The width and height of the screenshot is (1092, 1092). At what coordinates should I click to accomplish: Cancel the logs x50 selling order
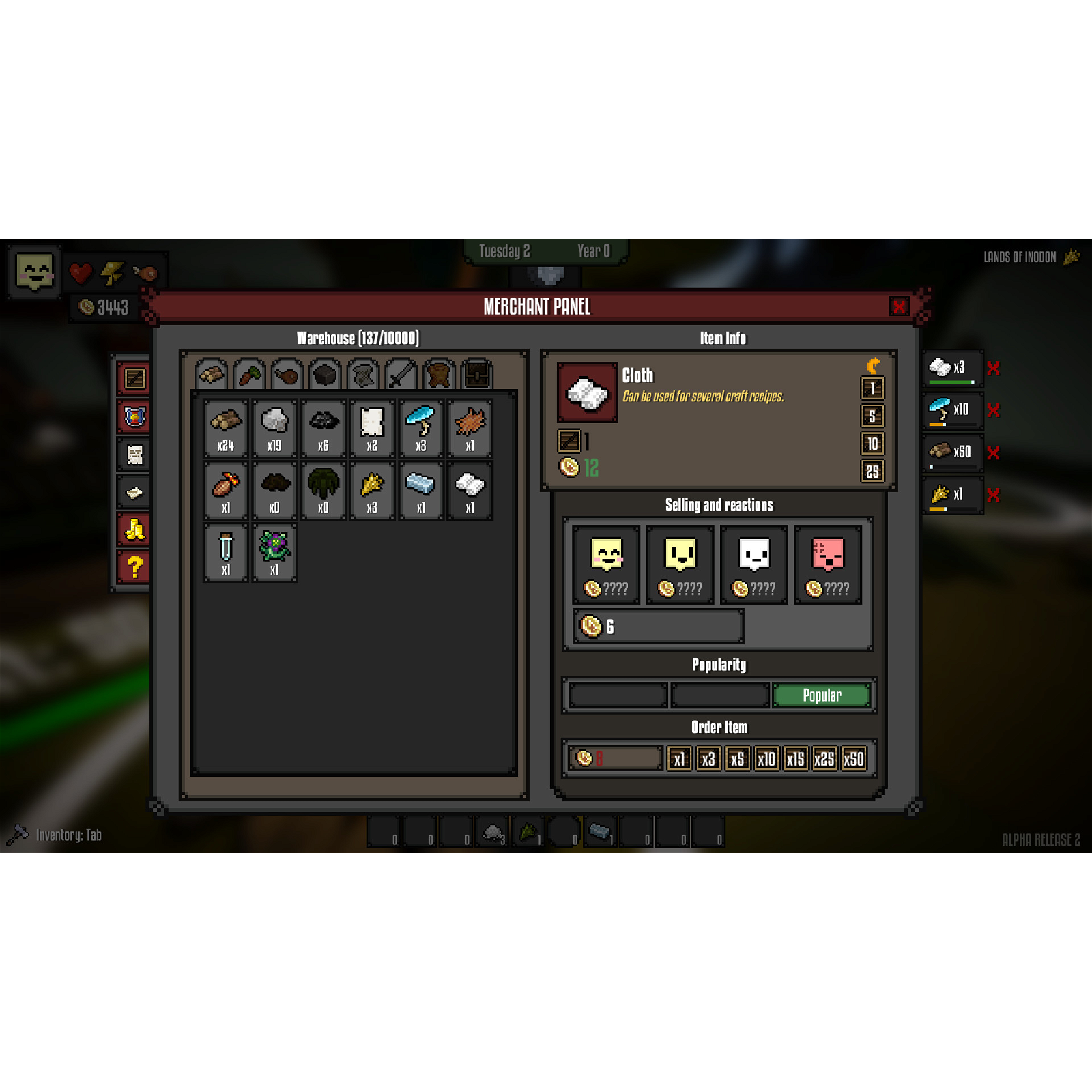coord(995,452)
